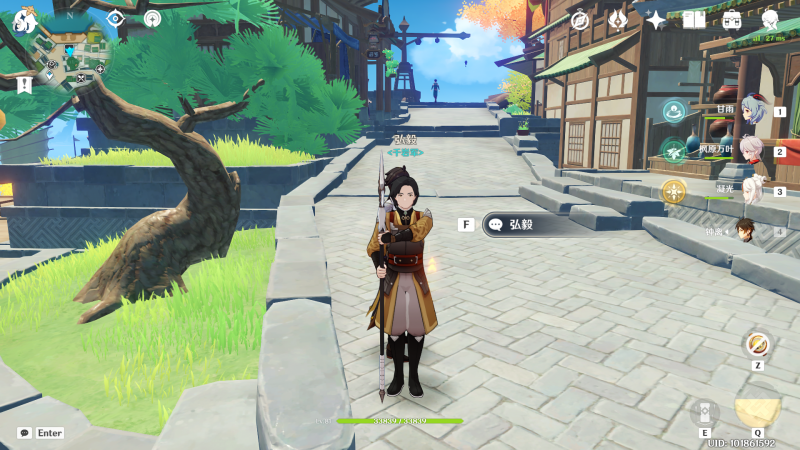
Task: Toggle the elemental sight eye icon
Action: coord(115,18)
